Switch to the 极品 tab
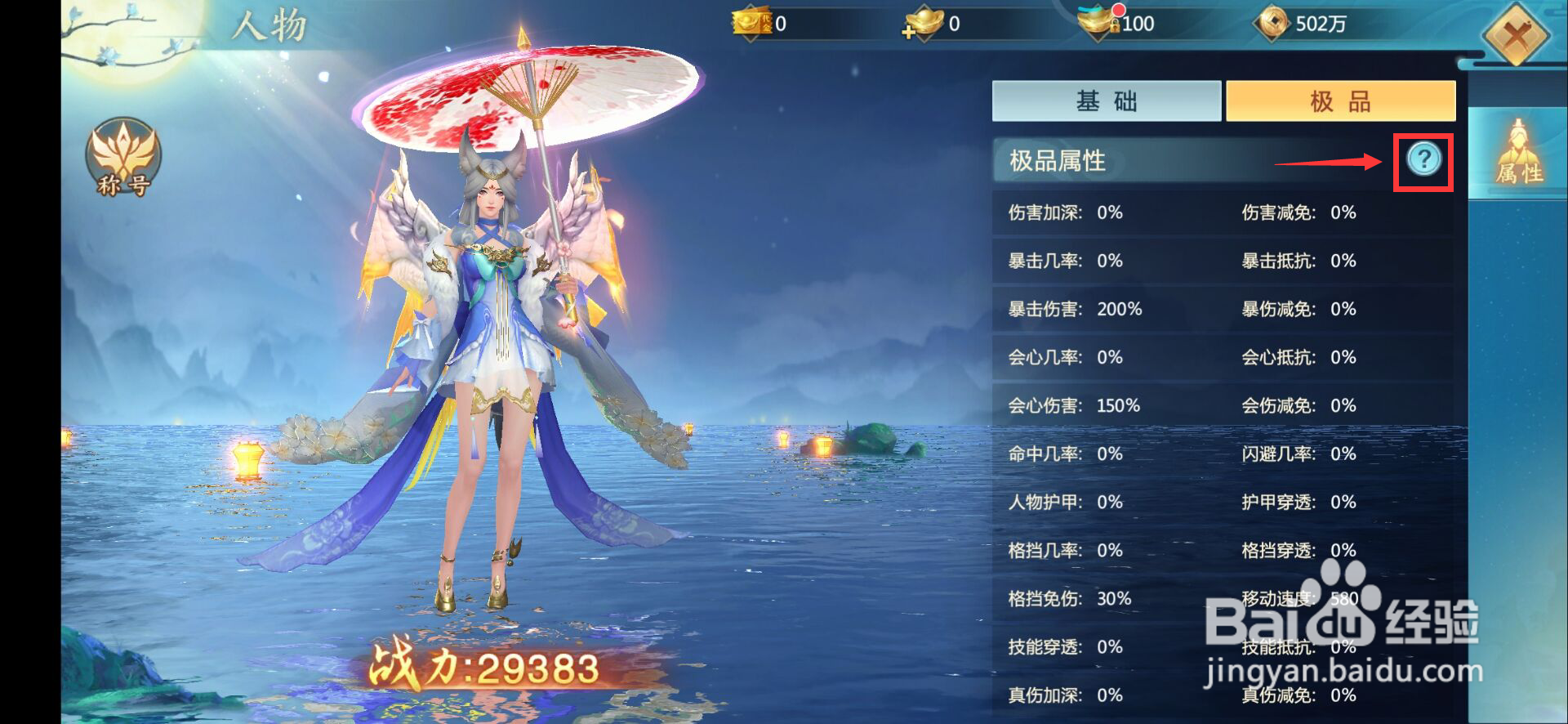This screenshot has height=724, width=1568. (1339, 100)
